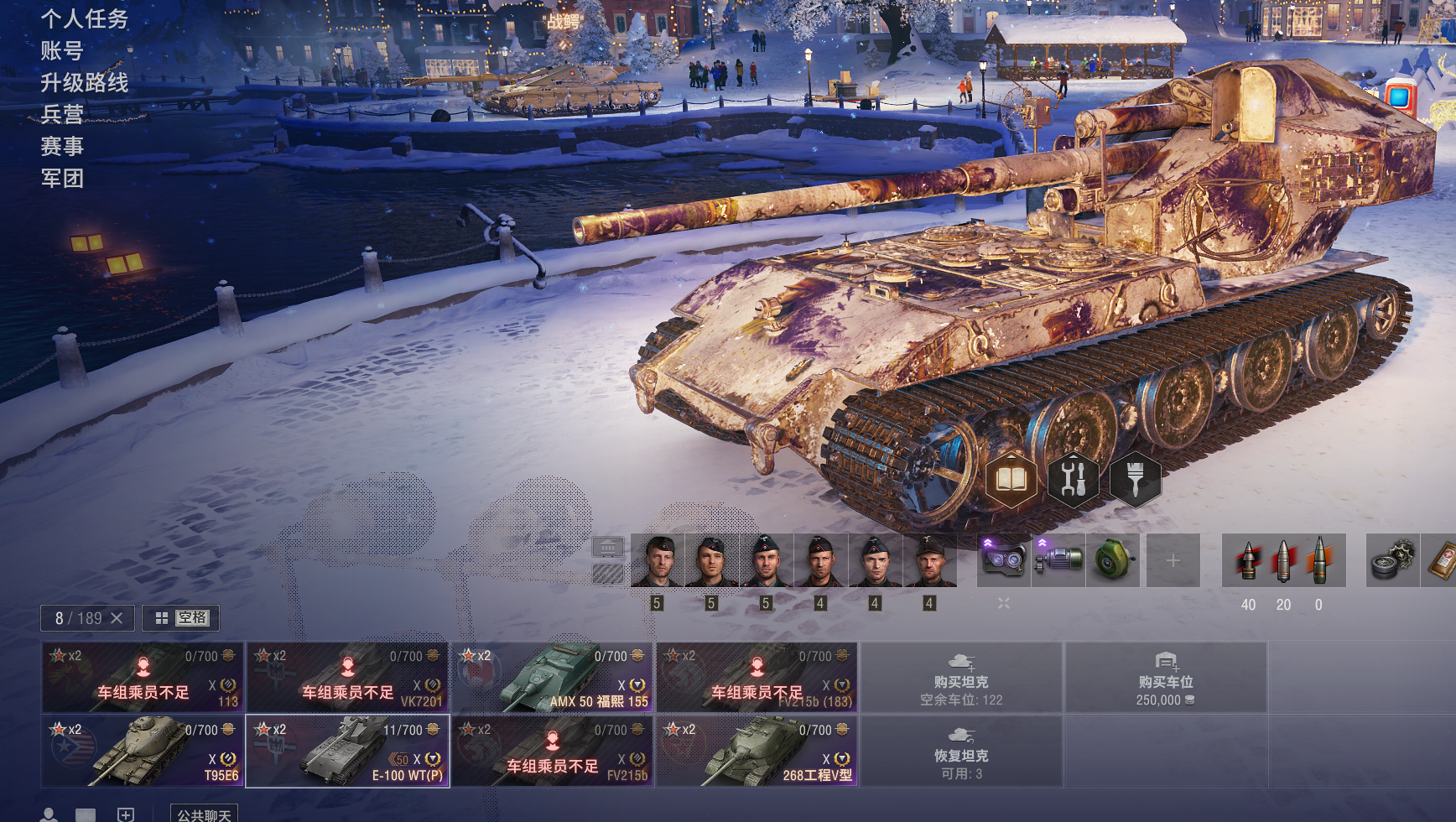
Task: Open the 个人任务 menu entry
Action: tap(84, 18)
